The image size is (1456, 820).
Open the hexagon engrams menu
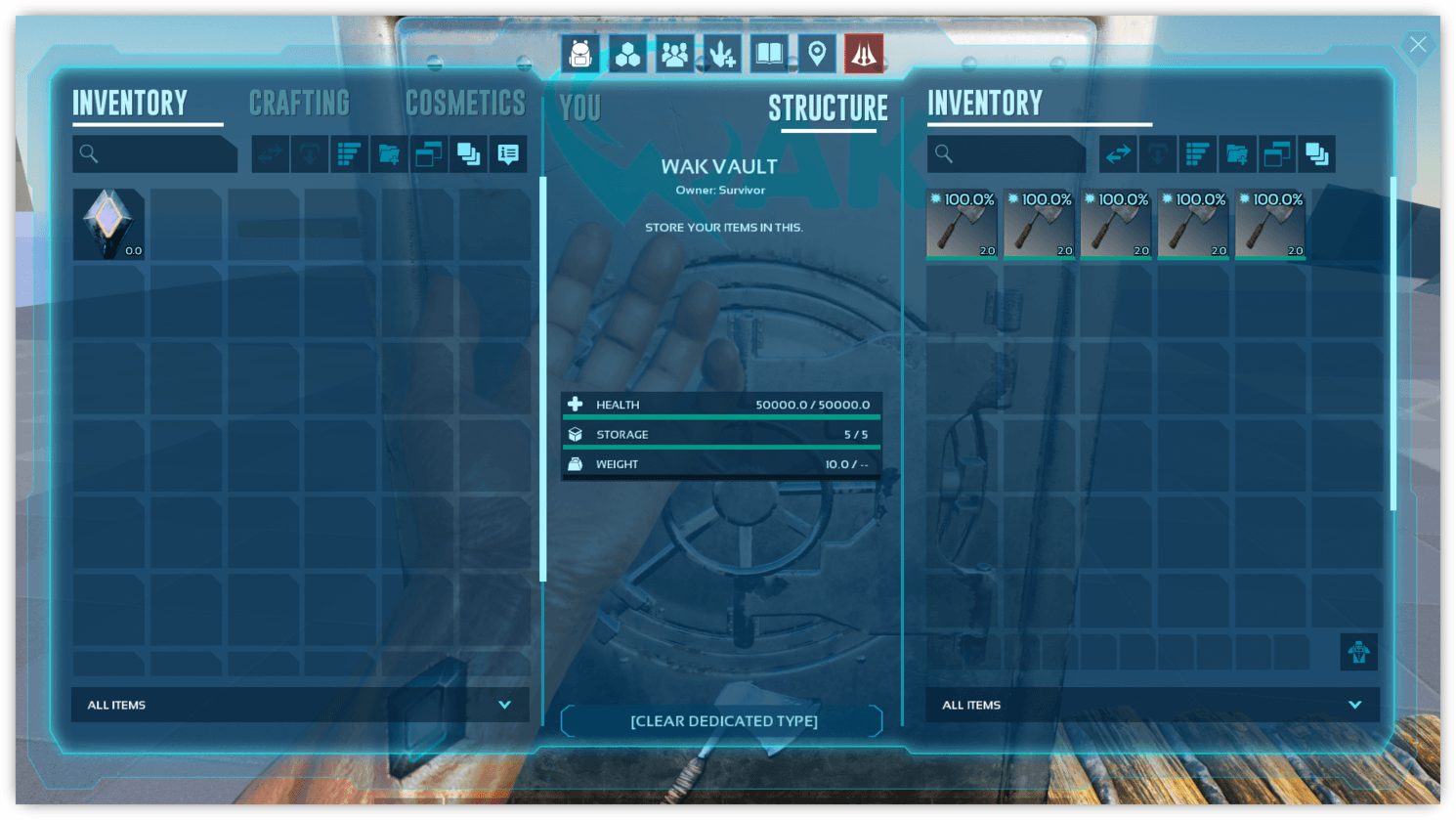(627, 54)
